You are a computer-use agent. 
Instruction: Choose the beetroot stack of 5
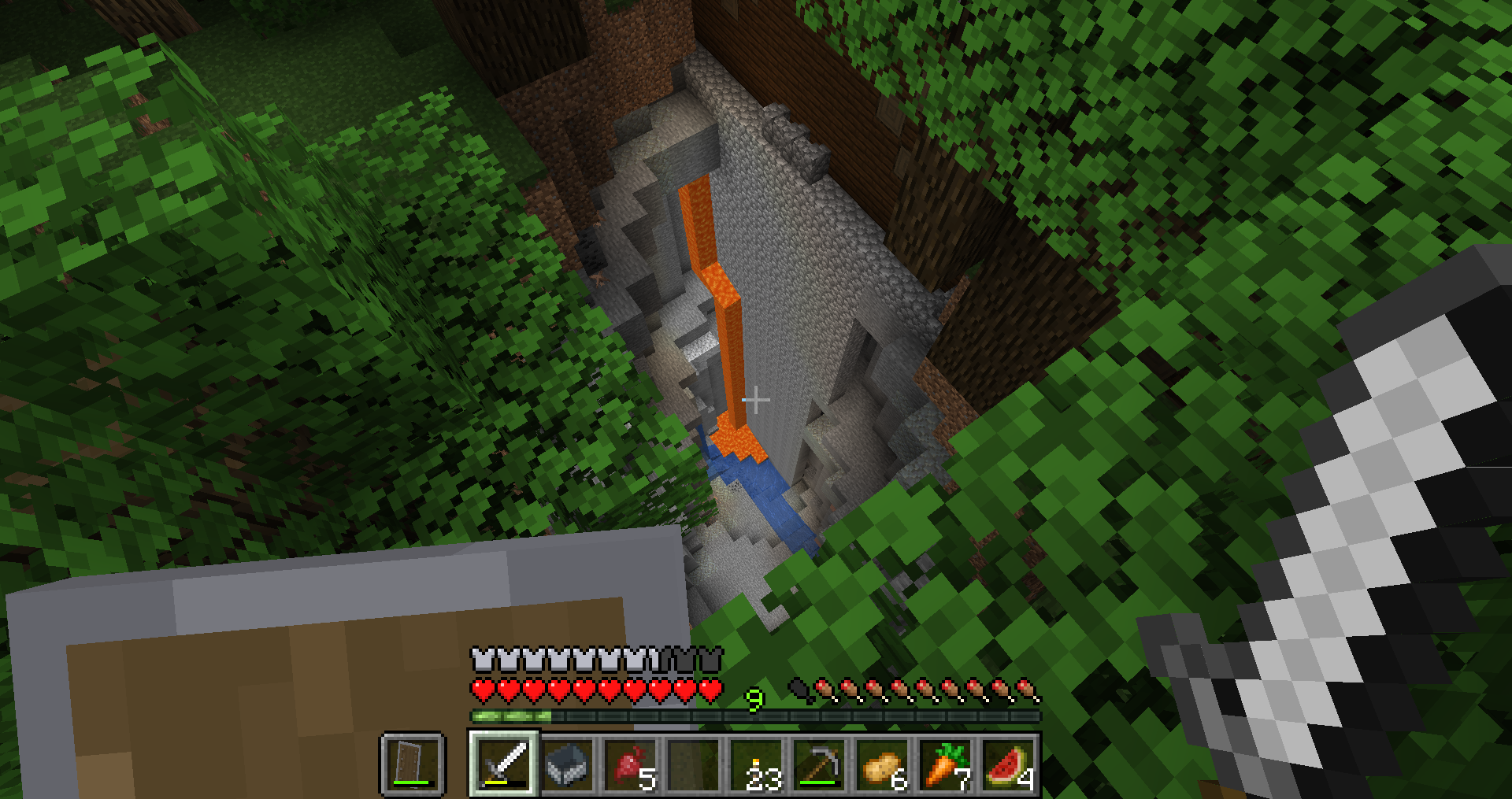pos(630,764)
